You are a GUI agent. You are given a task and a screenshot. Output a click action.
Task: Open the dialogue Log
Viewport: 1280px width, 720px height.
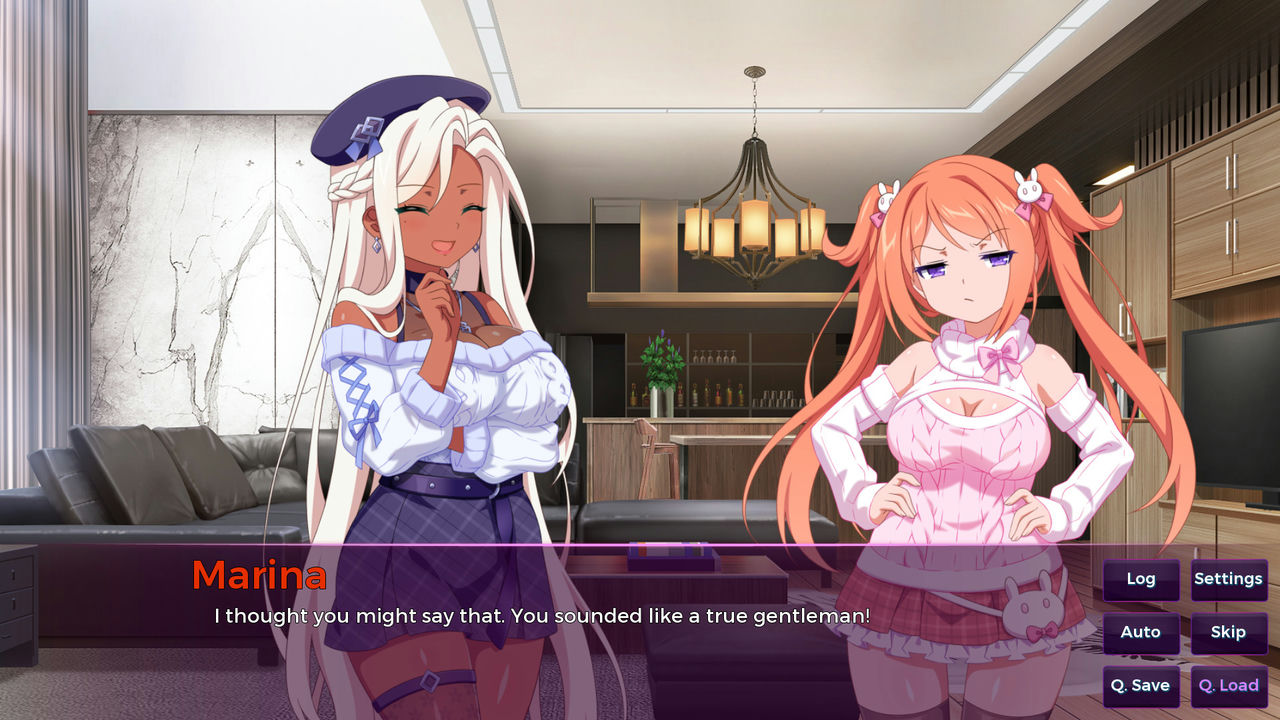(1140, 579)
